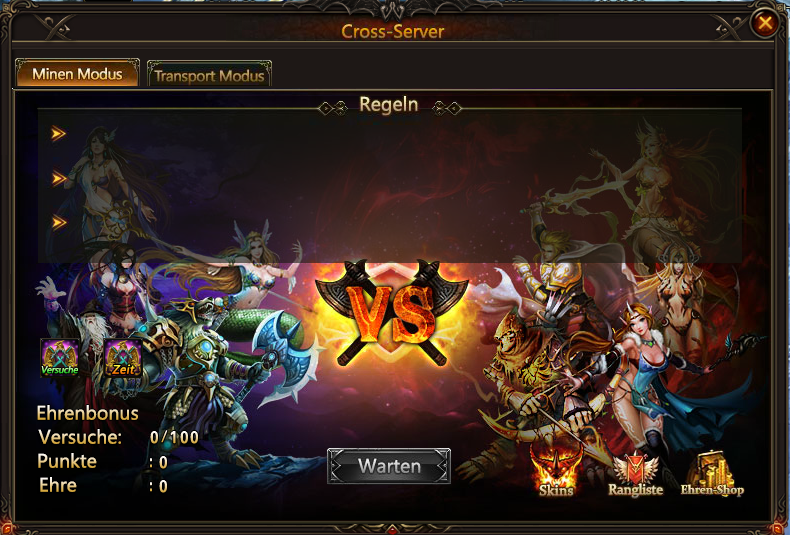The height and width of the screenshot is (535, 790).
Task: Switch to the Minen Modus tab
Action: 77,74
